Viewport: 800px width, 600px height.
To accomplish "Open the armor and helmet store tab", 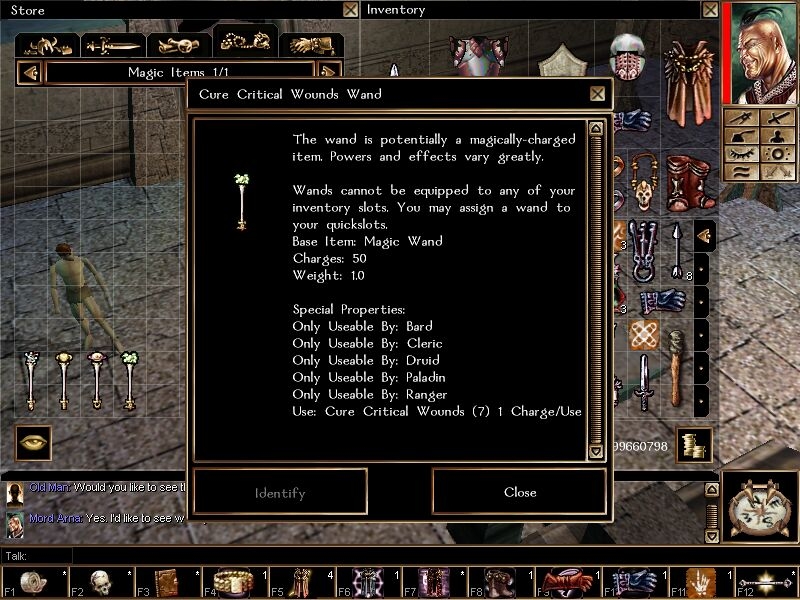I will 49,45.
